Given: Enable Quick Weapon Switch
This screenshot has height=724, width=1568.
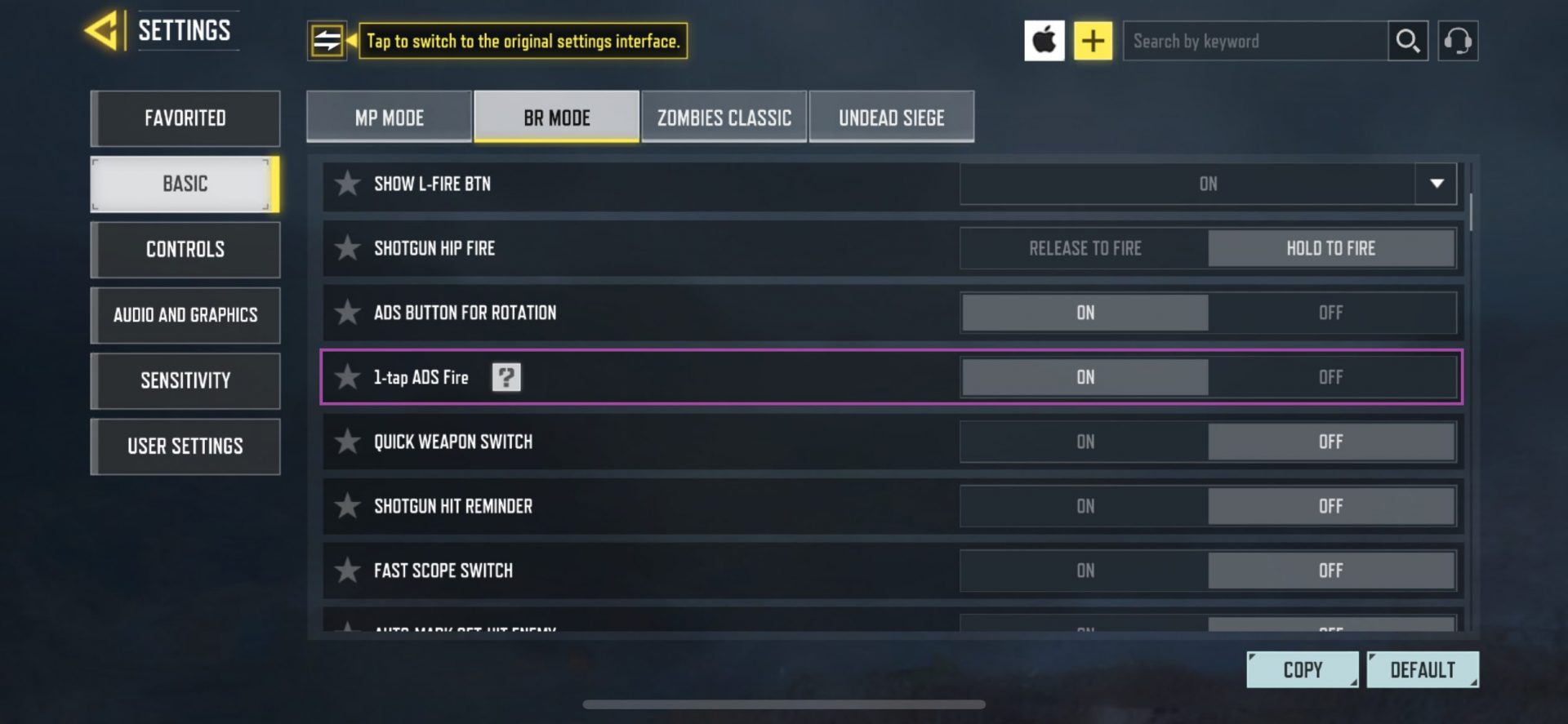Looking at the screenshot, I should tap(1085, 441).
